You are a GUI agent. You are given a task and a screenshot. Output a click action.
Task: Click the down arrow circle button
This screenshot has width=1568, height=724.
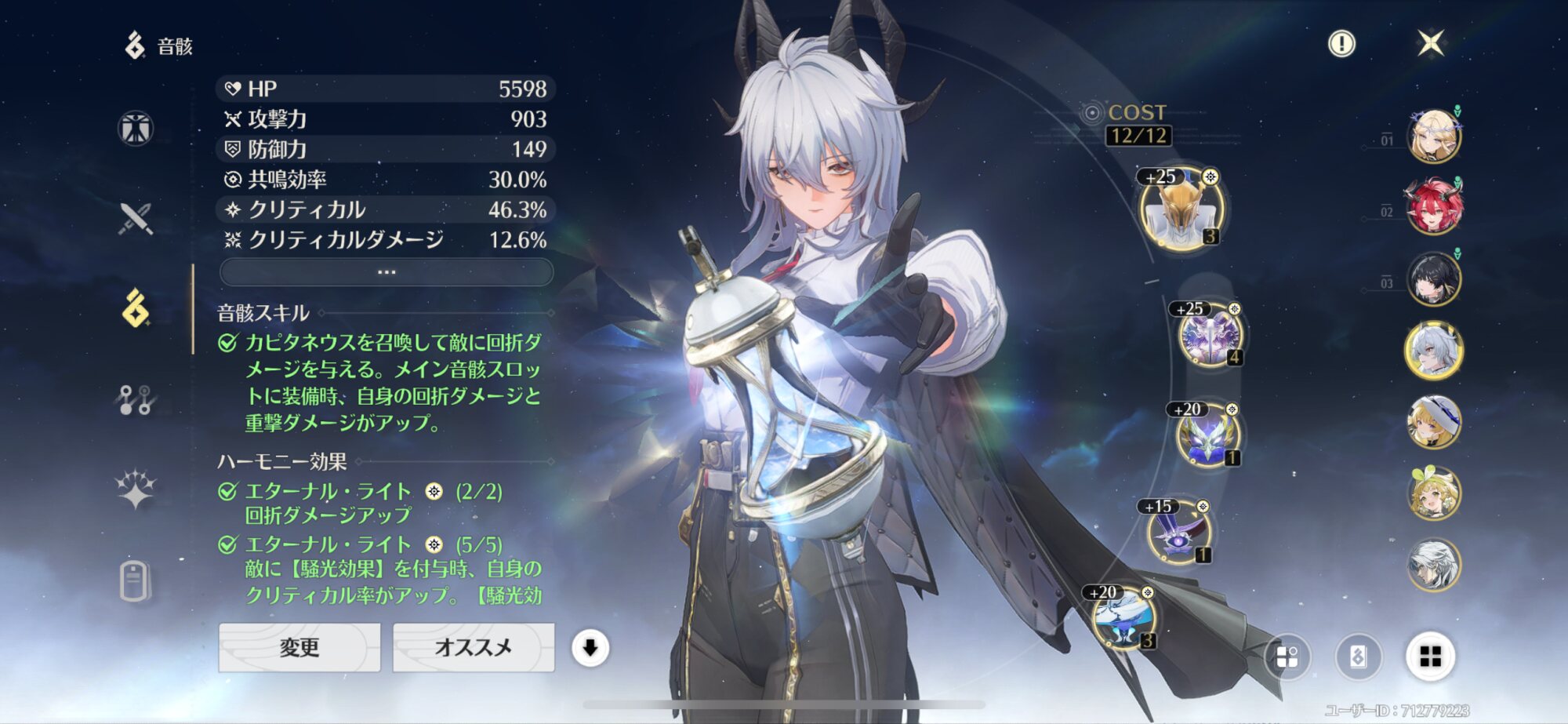590,648
